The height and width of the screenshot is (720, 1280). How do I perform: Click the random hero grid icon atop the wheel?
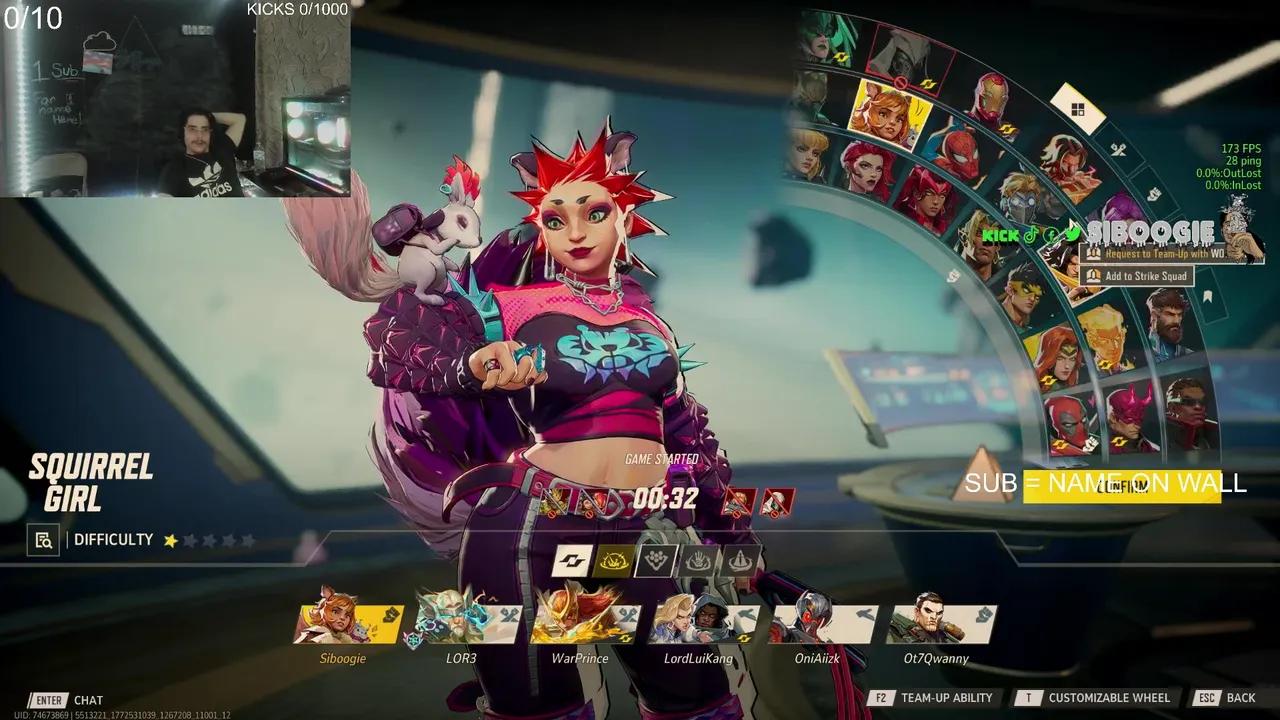click(x=1078, y=108)
